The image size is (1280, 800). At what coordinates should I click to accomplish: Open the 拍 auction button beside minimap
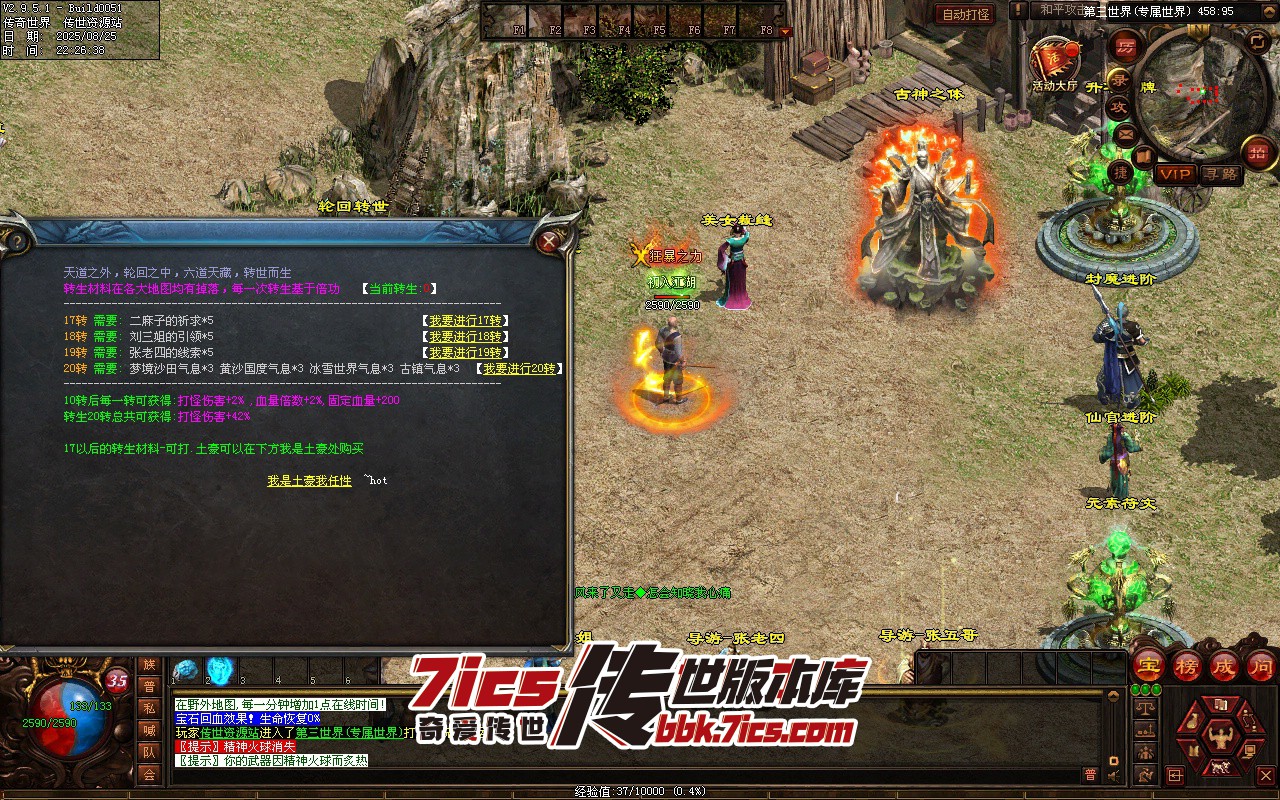coord(1259,152)
